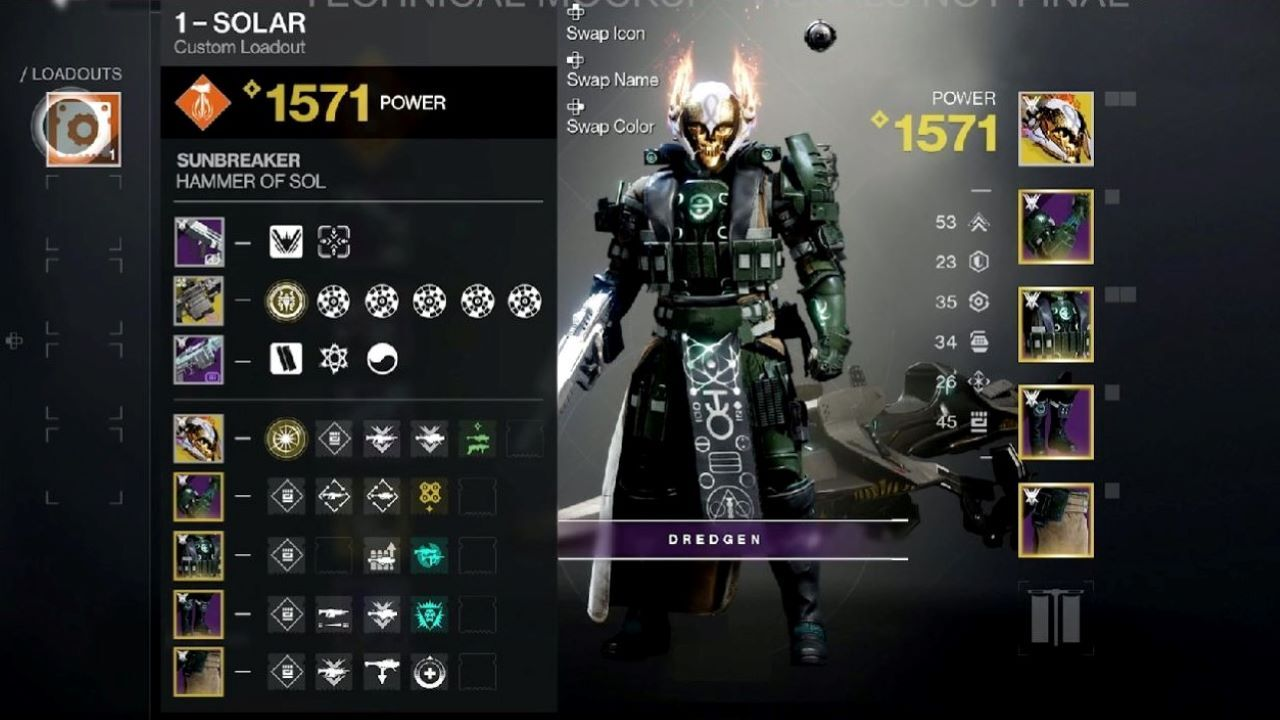This screenshot has height=720, width=1280.
Task: Select the equipped chest armor slot
Action: (1055, 325)
